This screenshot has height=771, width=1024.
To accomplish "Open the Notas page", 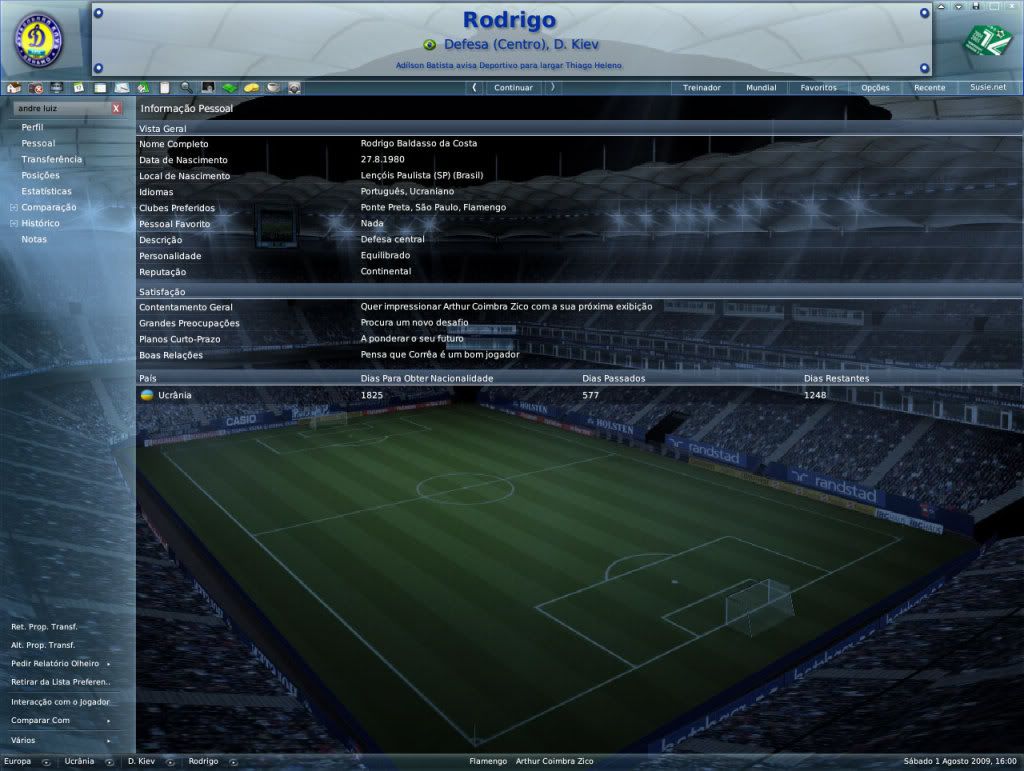I will [34, 239].
